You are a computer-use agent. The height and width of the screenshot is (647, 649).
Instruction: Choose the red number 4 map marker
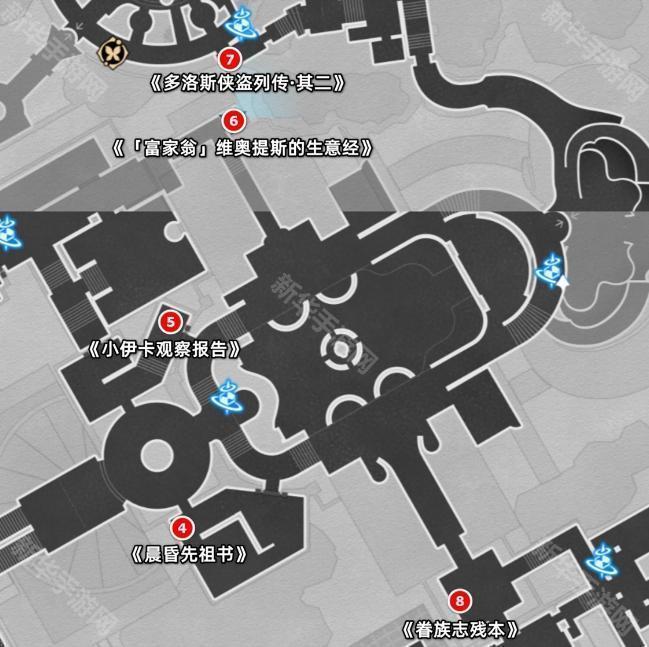coord(181,527)
